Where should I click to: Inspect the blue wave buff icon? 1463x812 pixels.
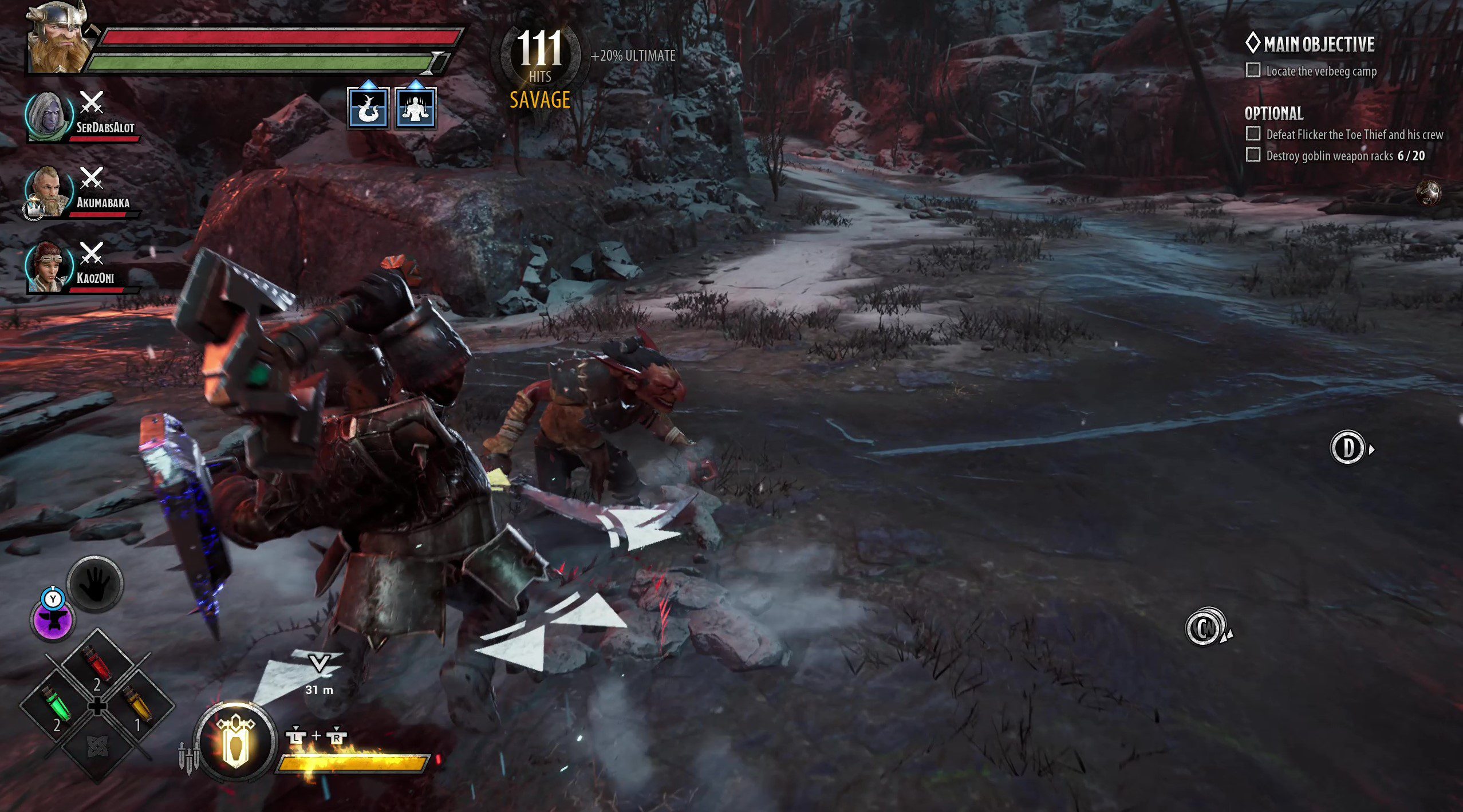click(368, 108)
